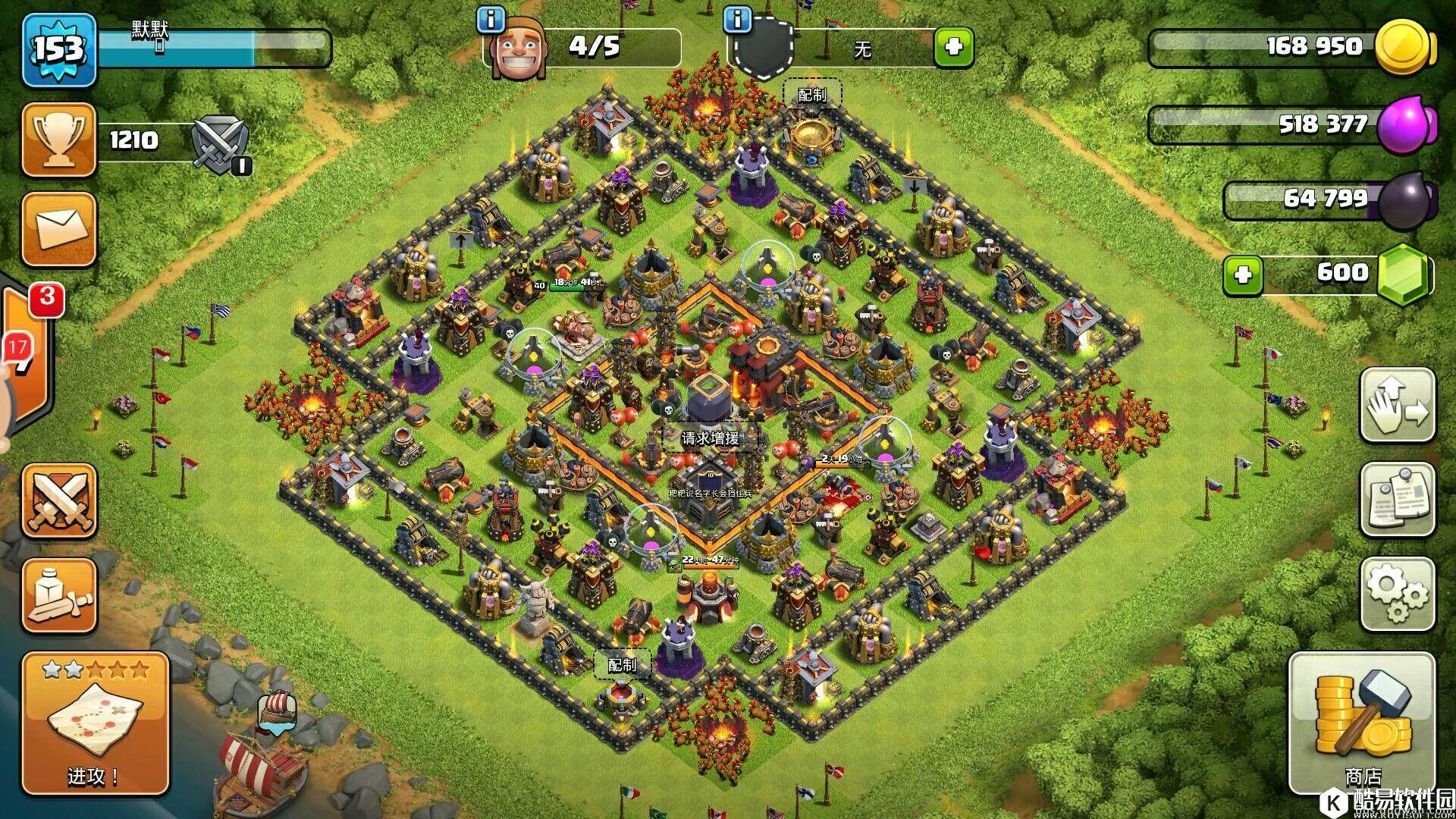Open the layout editor hand button
This screenshot has width=1456, height=819.
(x=1397, y=405)
